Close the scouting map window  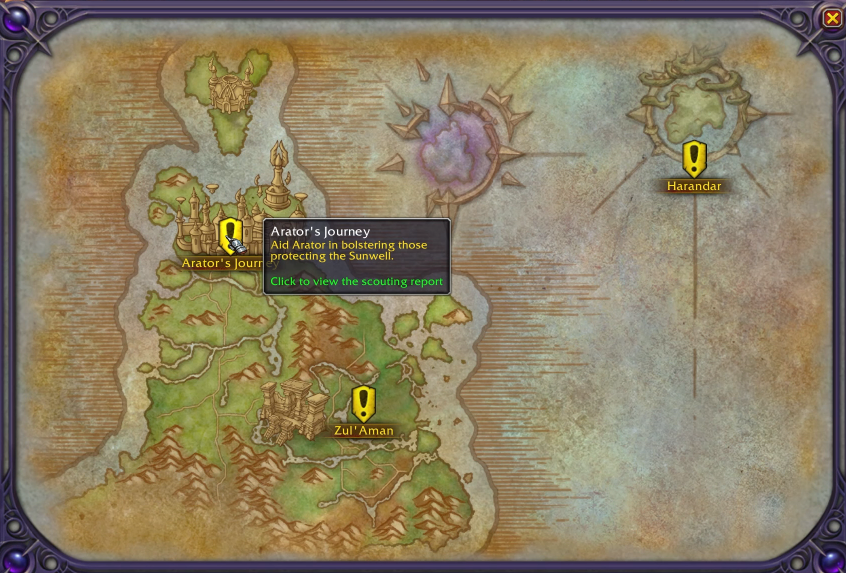click(x=832, y=18)
